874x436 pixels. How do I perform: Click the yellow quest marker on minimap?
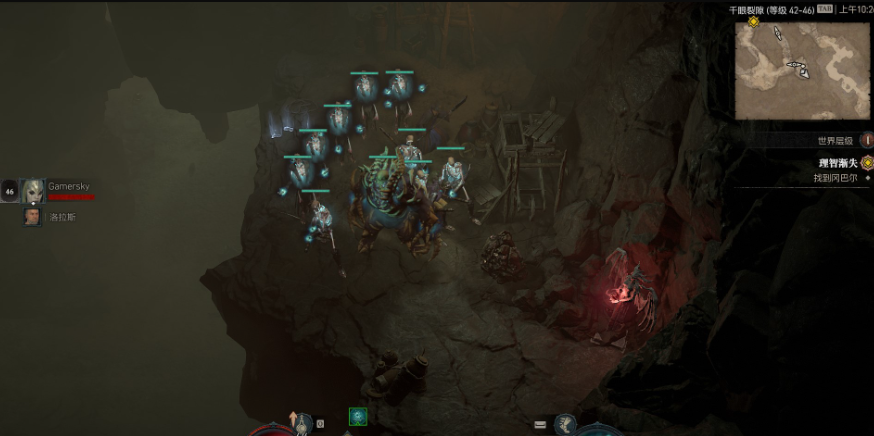click(753, 21)
